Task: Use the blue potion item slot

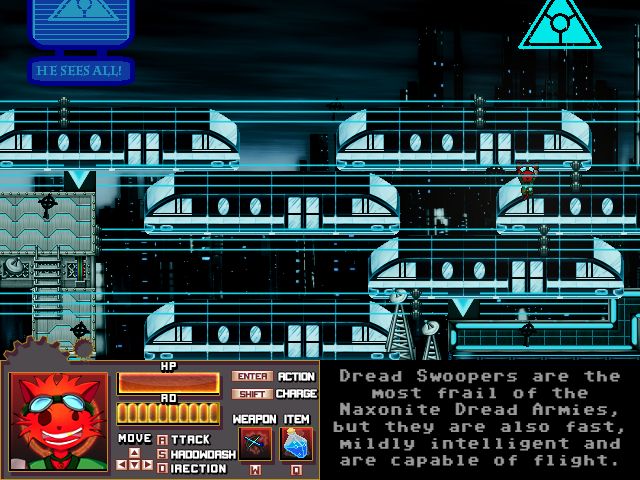Action: pyautogui.click(x=296, y=443)
